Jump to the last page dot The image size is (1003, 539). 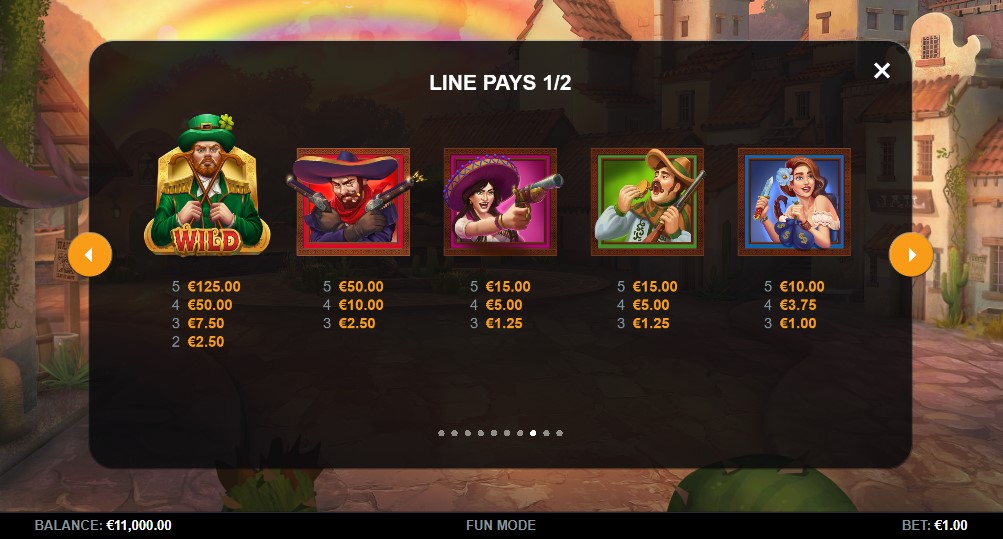[559, 433]
